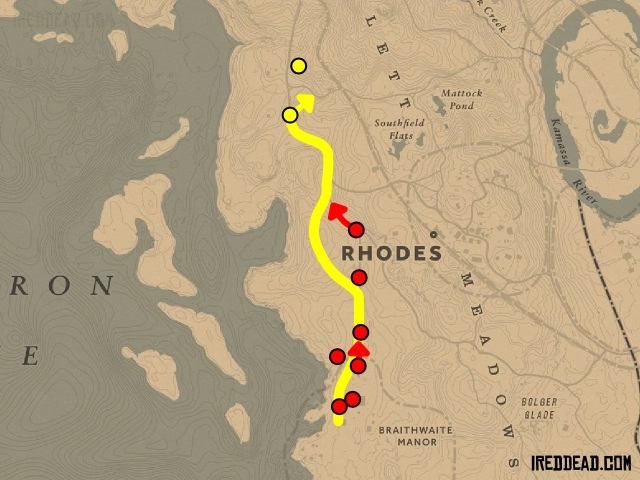The width and height of the screenshot is (640, 480).
Task: Select the Rhodes town dot on the map
Action: (x=433, y=236)
